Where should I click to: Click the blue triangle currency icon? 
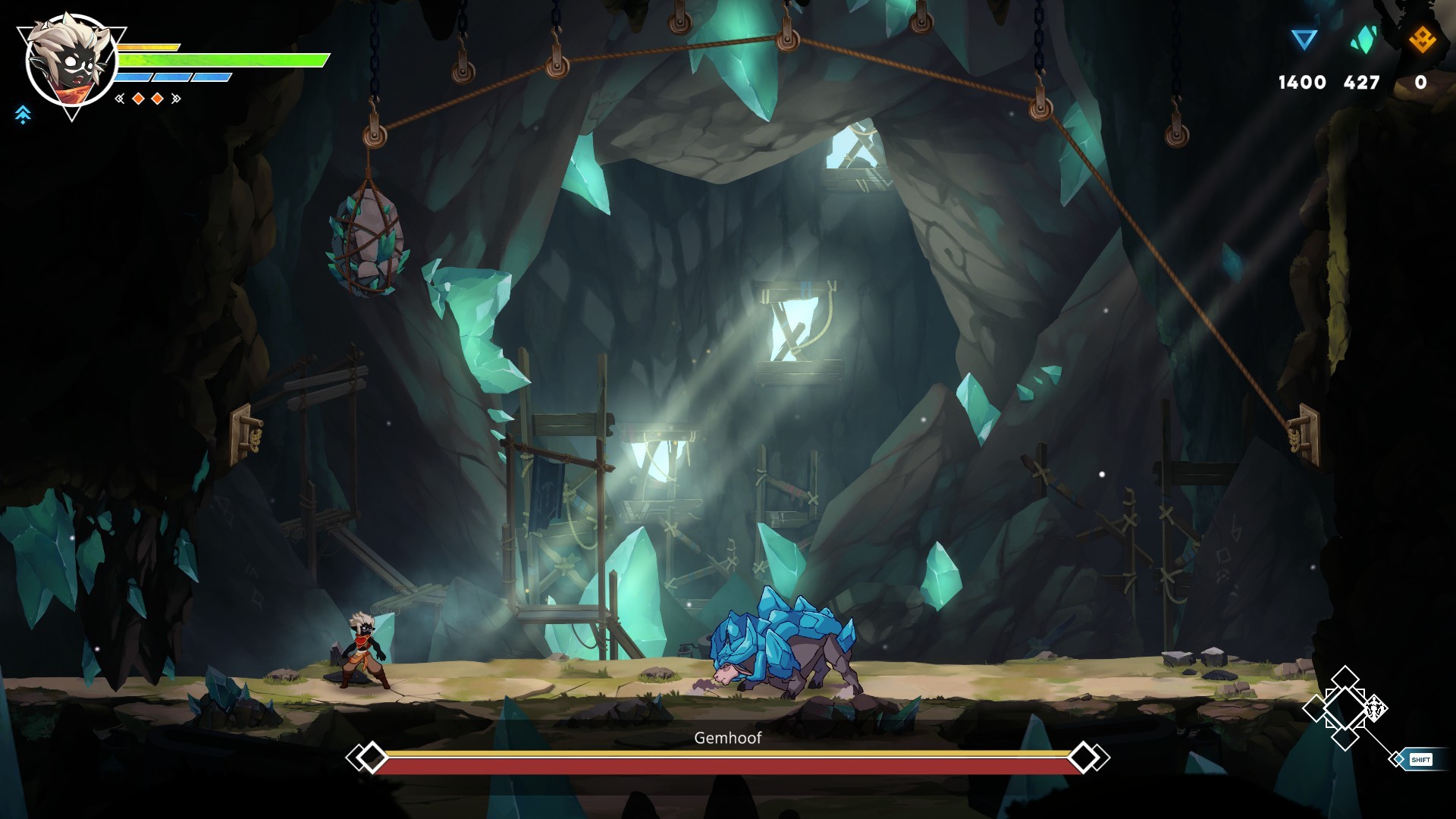1304,39
